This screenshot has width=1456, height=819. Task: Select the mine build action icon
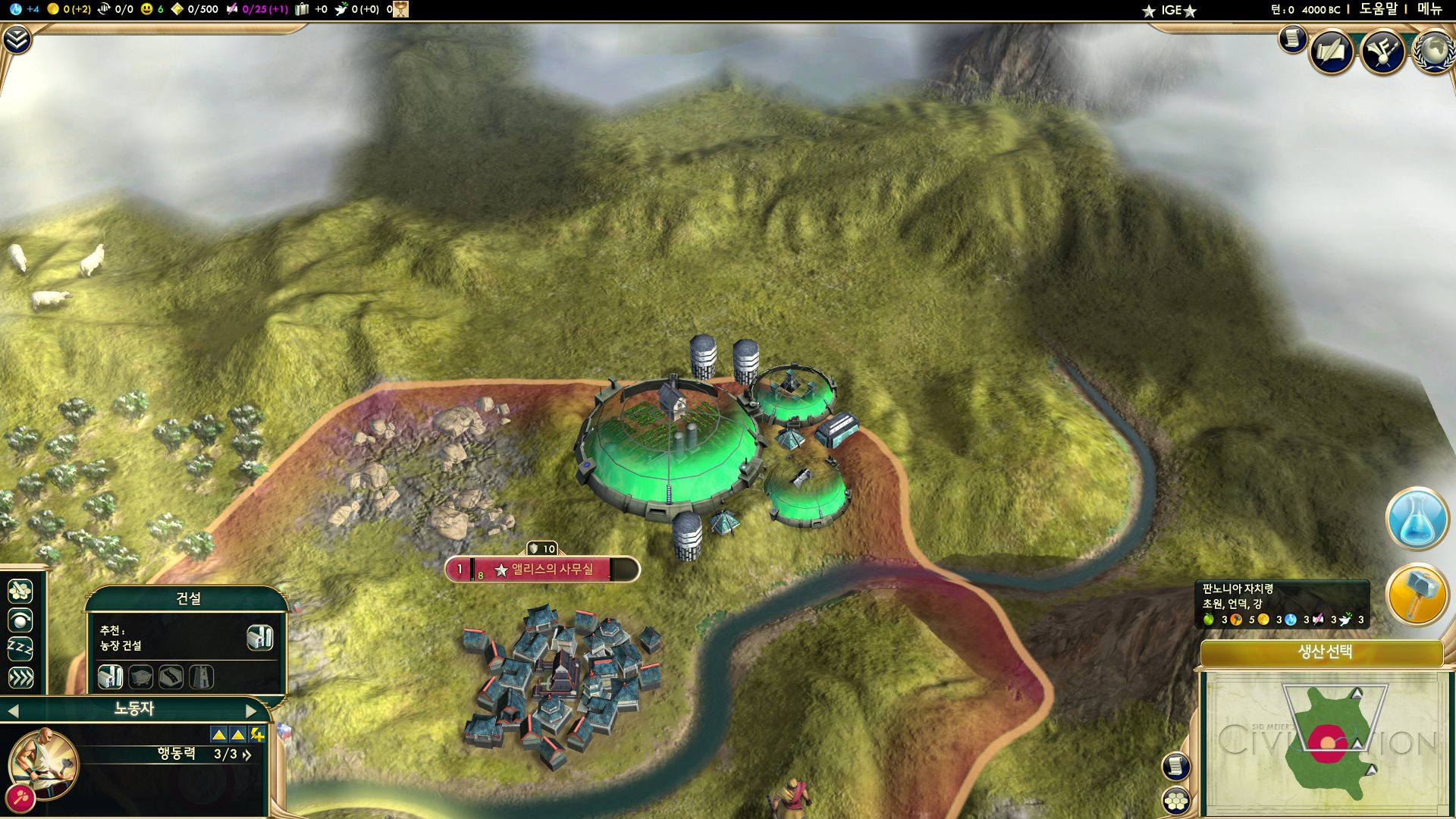(x=141, y=676)
